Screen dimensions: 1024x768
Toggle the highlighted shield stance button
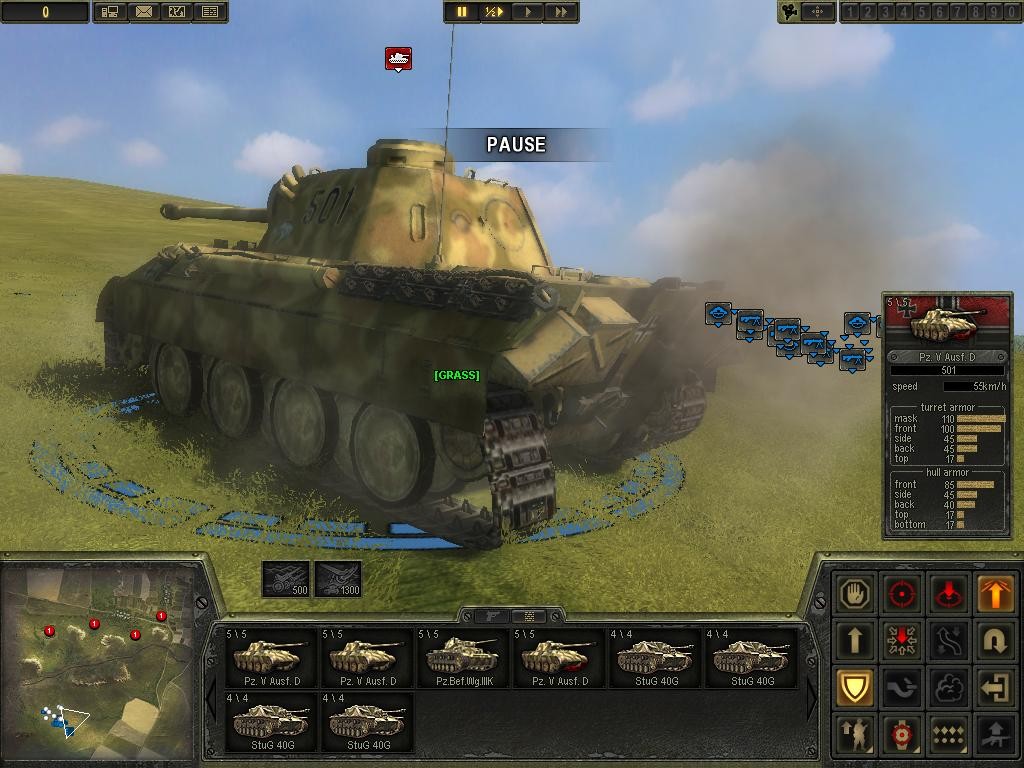(x=856, y=687)
